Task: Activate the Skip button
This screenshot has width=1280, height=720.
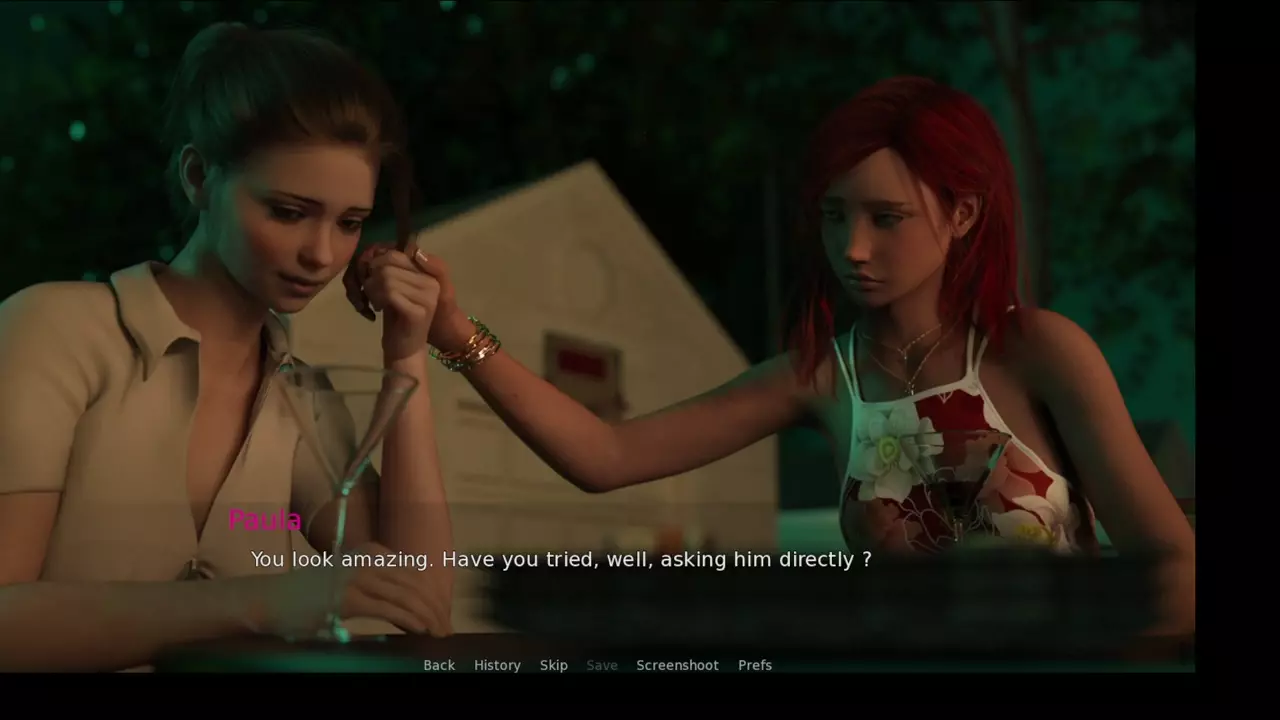Action: click(553, 665)
